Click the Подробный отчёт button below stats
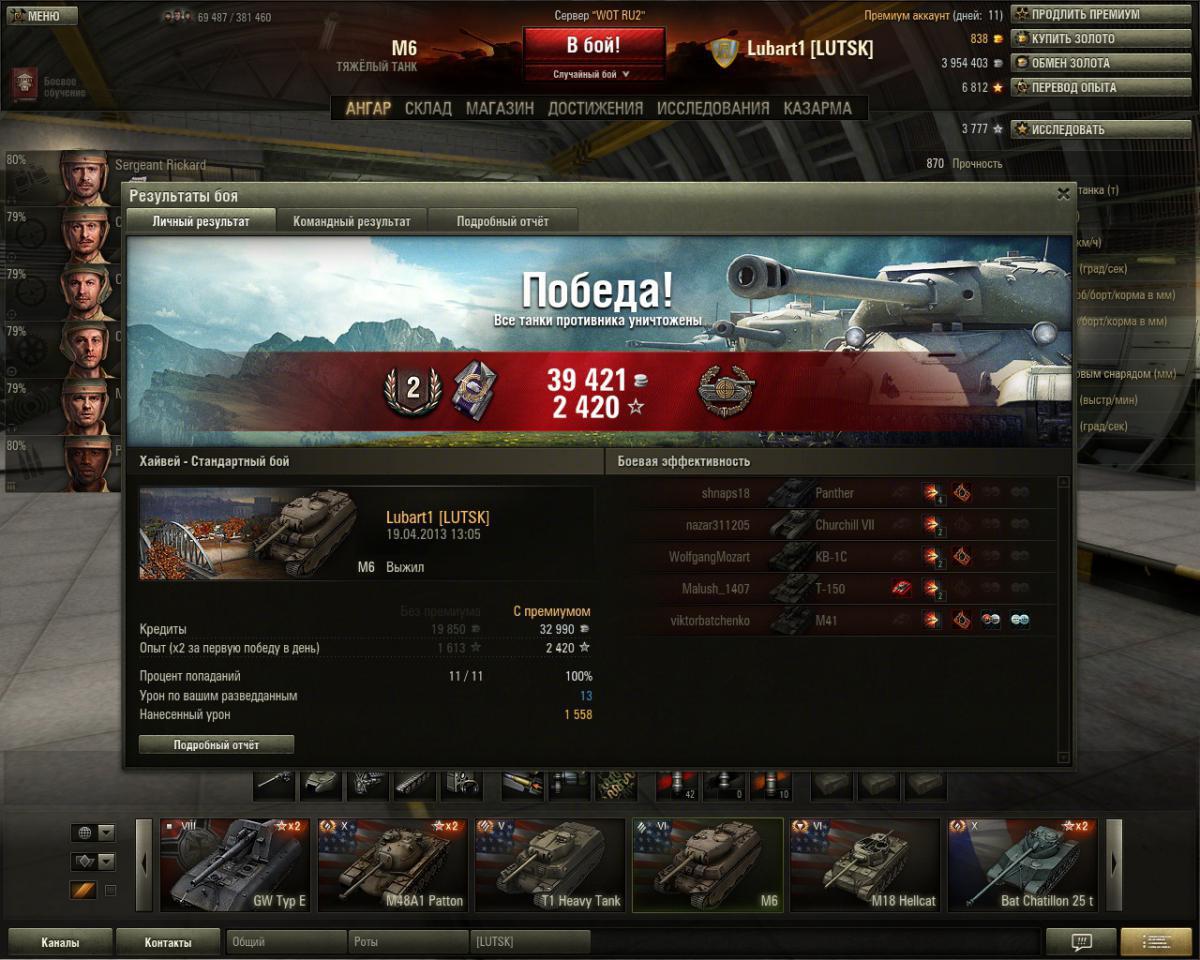 216,745
